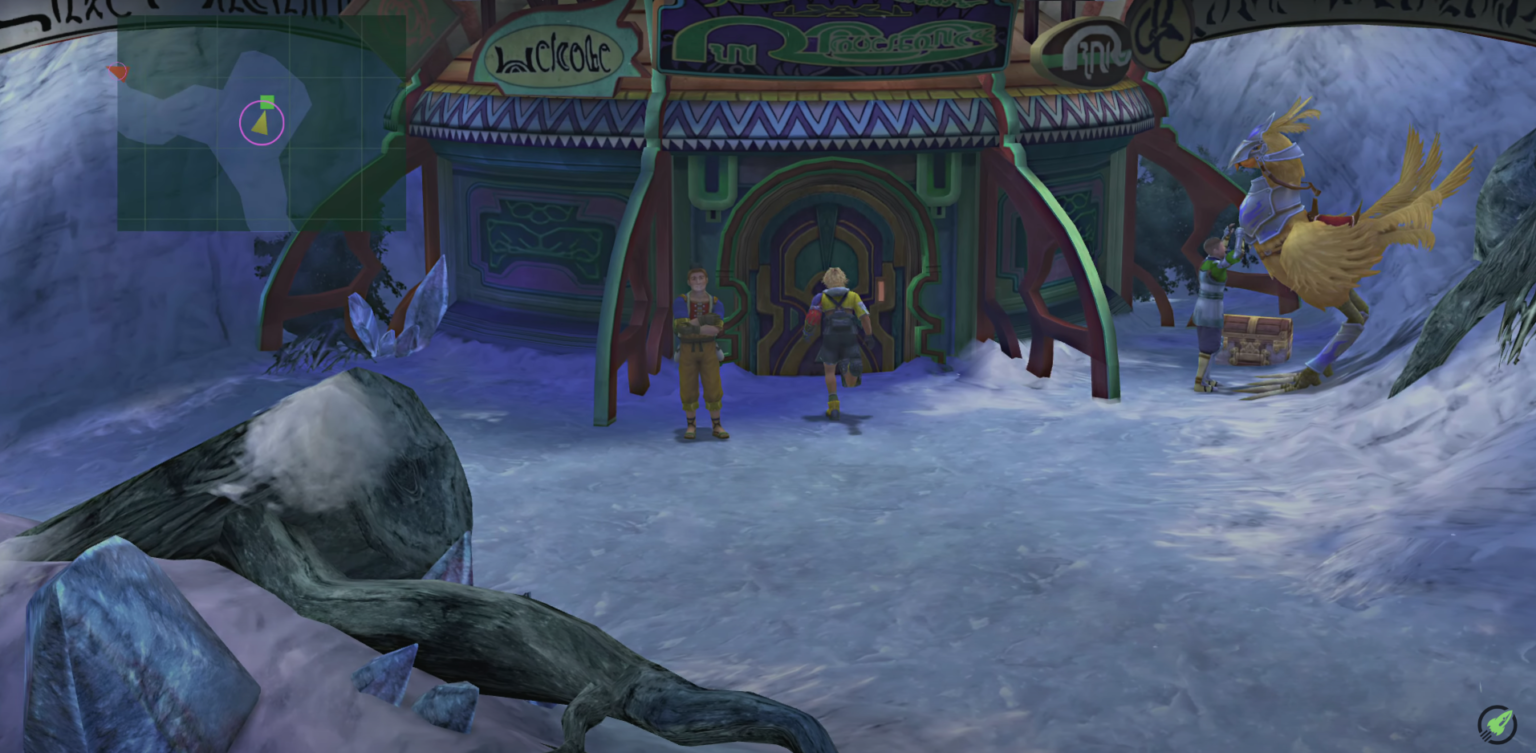This screenshot has width=1536, height=753.
Task: Click the green square objective marker on minimap
Action: [x=265, y=101]
